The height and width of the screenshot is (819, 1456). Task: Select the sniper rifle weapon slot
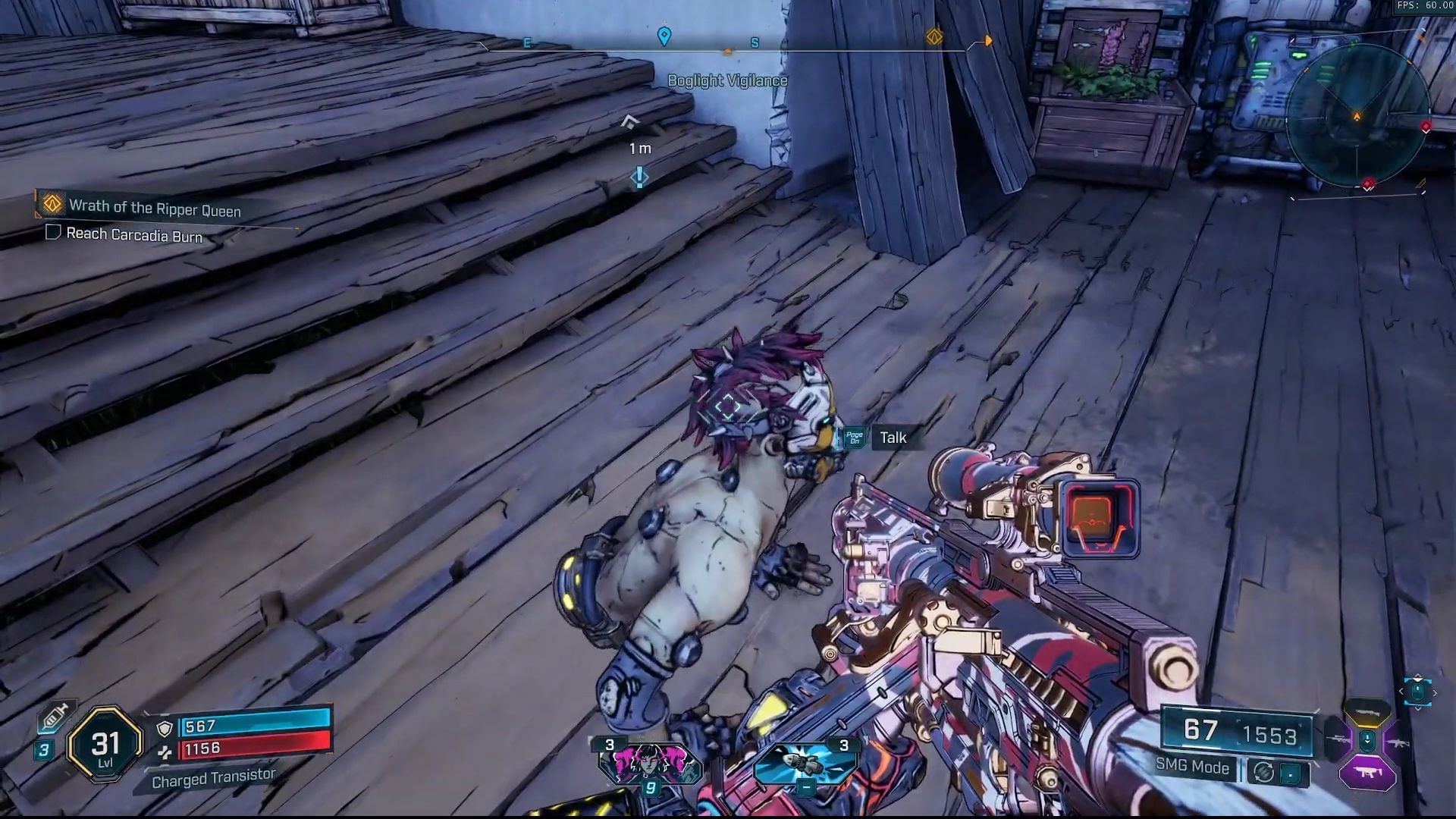click(x=1339, y=738)
